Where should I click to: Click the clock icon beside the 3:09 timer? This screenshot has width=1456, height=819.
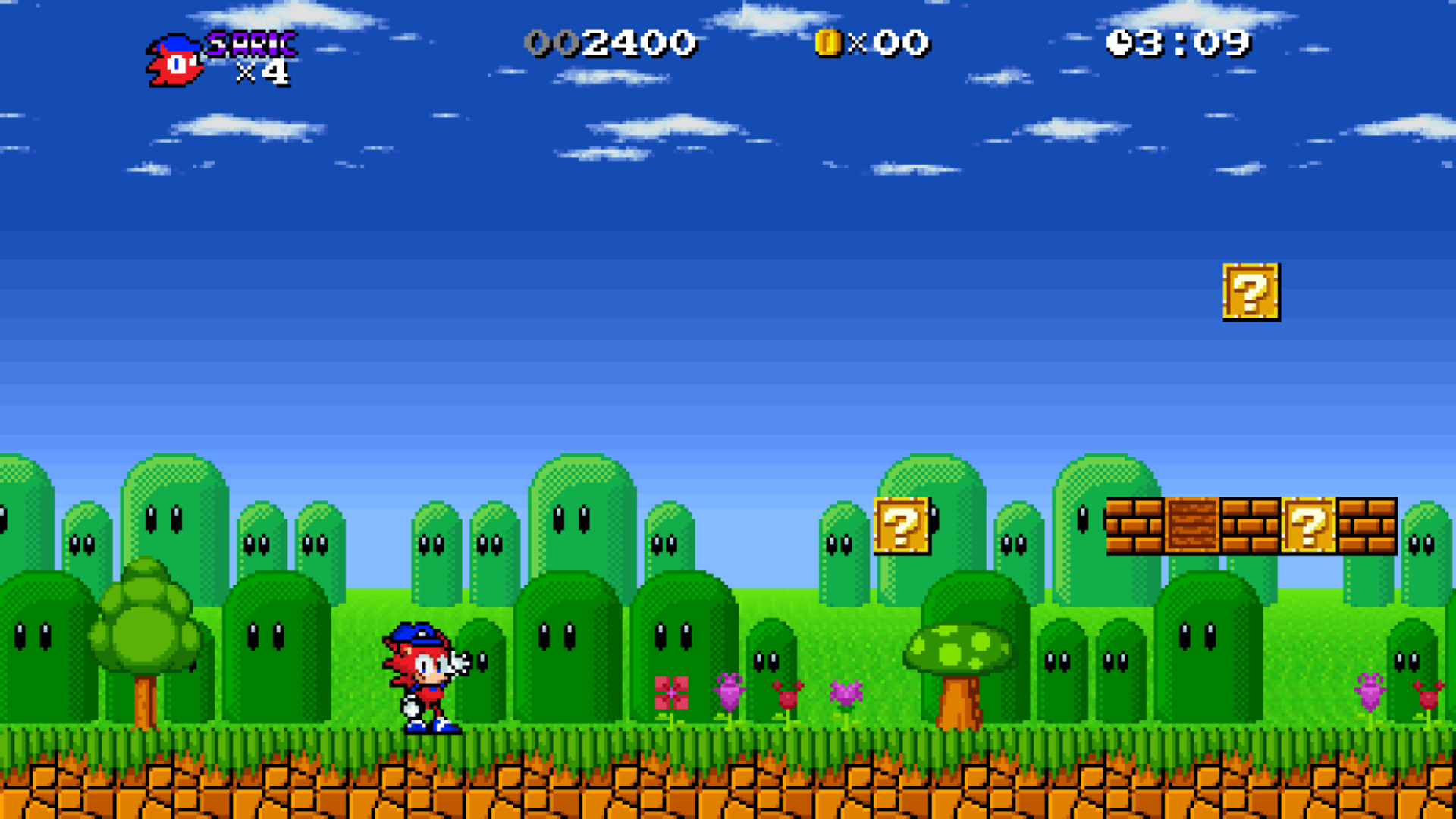coord(1119,42)
